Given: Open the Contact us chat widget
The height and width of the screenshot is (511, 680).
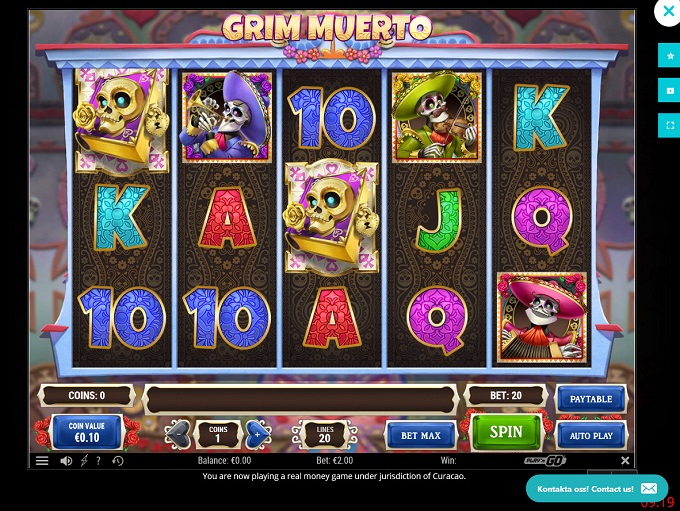Looking at the screenshot, I should [597, 488].
